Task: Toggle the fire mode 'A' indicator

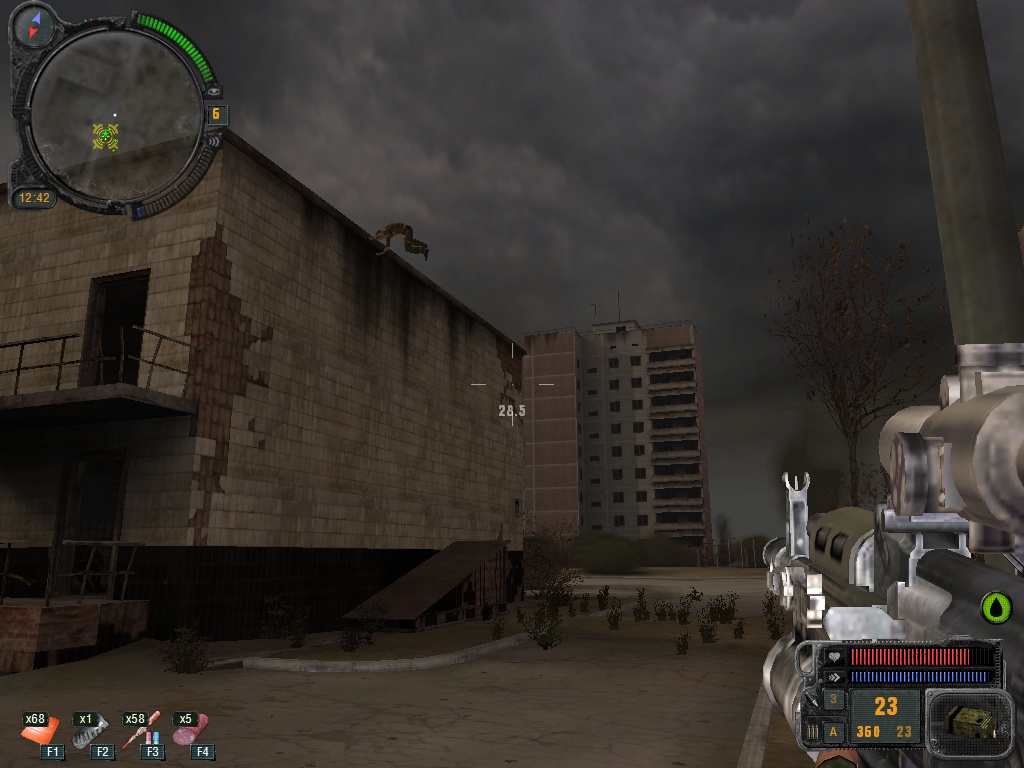Action: coord(834,732)
